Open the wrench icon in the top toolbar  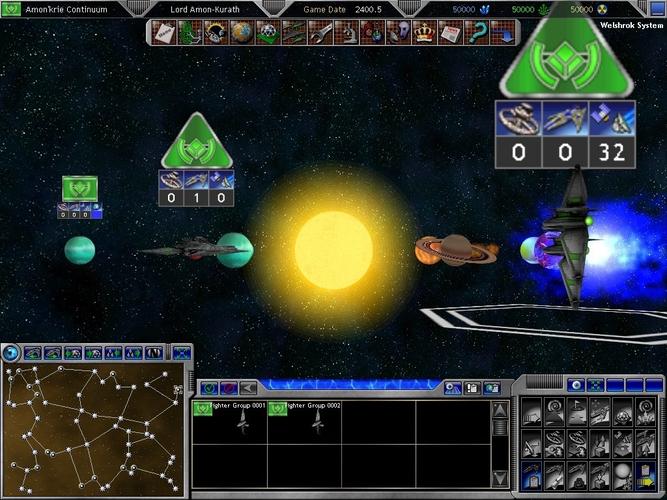320,33
